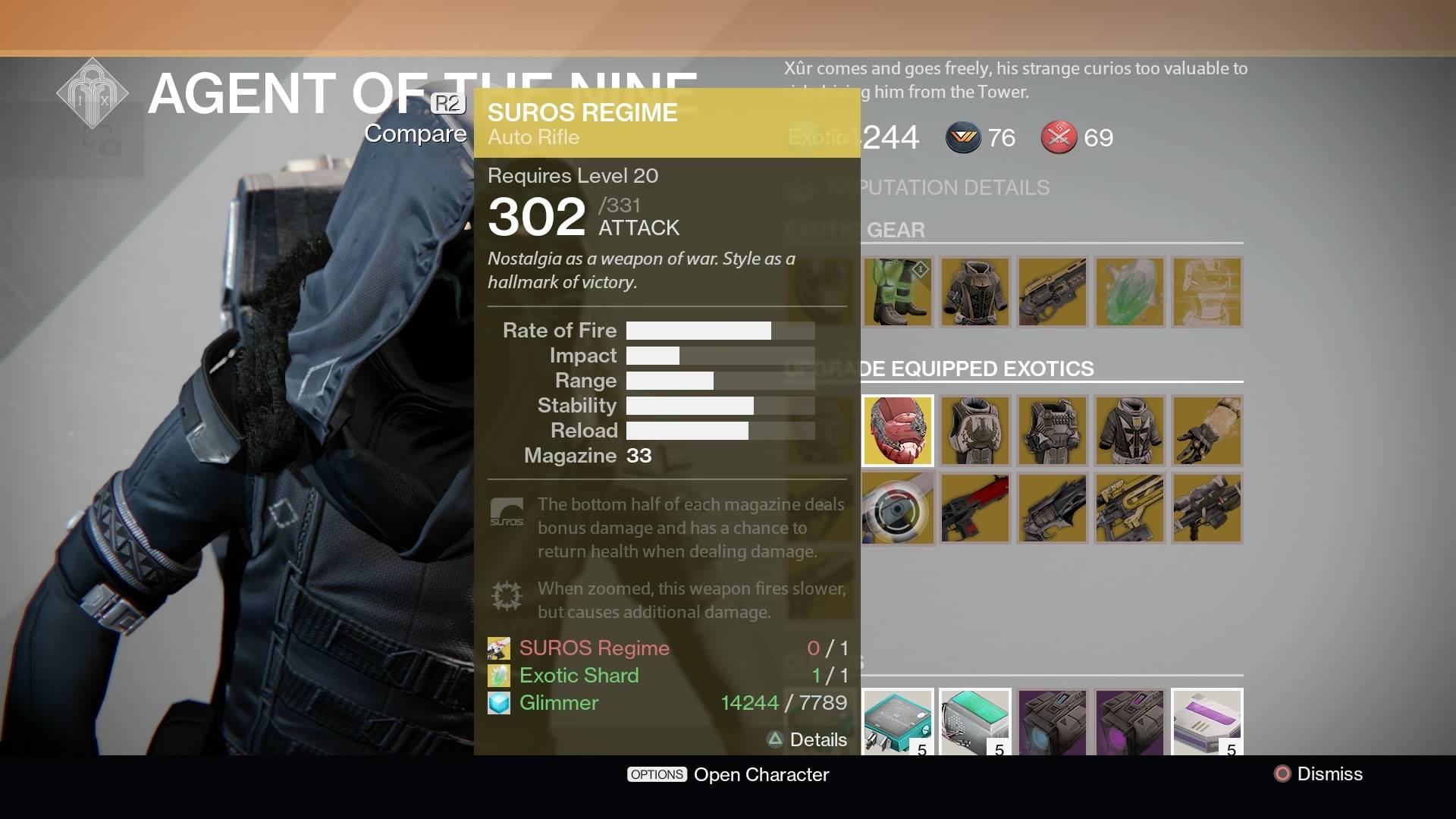1456x819 pixels.
Task: Click the red crossed-swords currency icon
Action: tap(1059, 138)
